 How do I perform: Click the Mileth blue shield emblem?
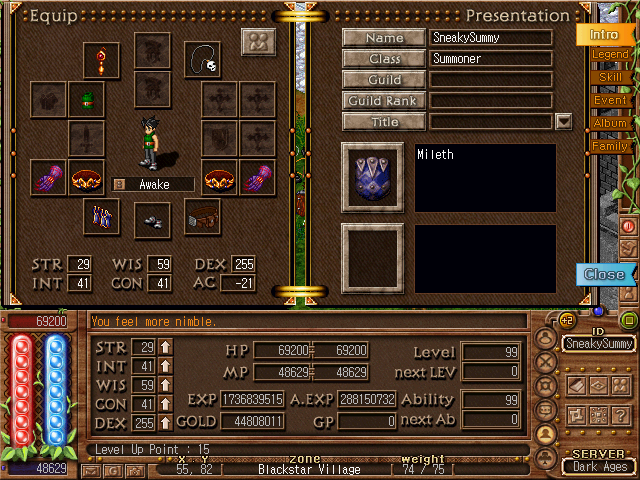372,177
